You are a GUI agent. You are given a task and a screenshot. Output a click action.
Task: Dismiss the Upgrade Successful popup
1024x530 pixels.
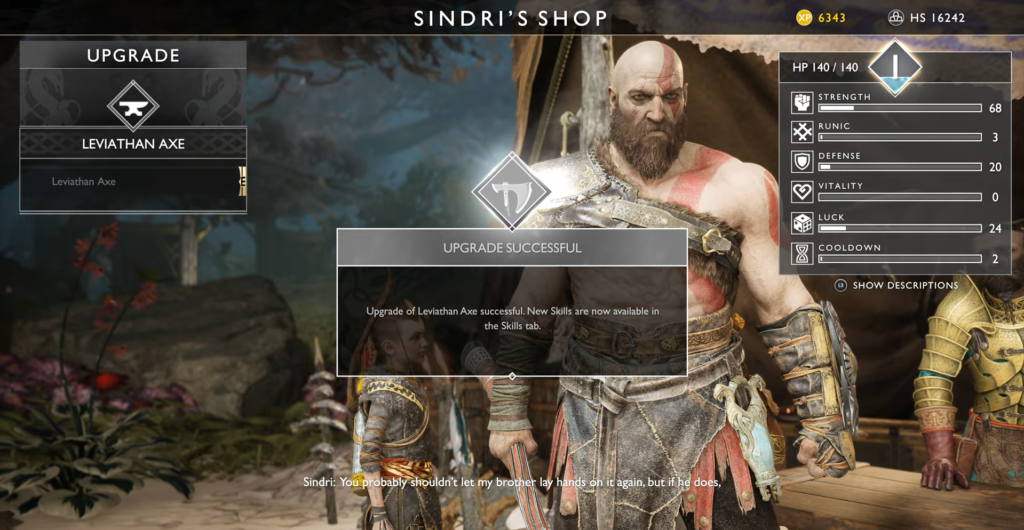point(512,305)
